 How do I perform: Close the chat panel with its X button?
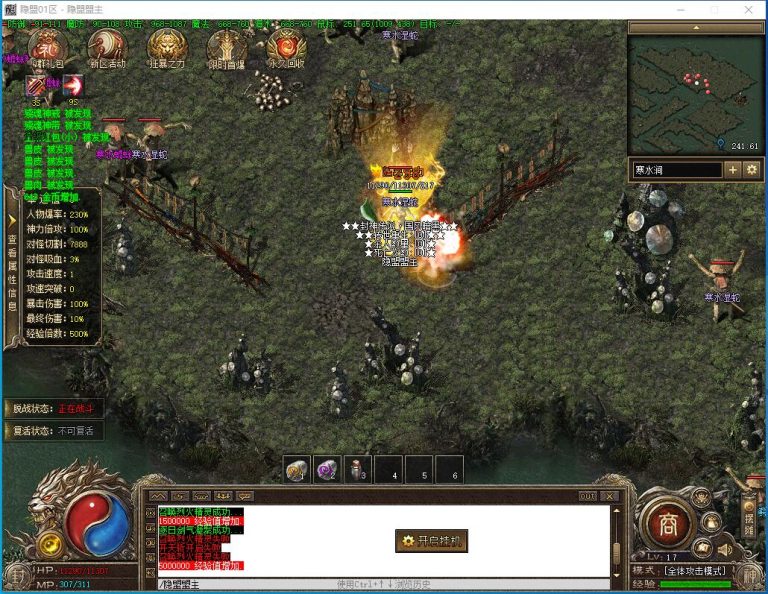(608, 496)
